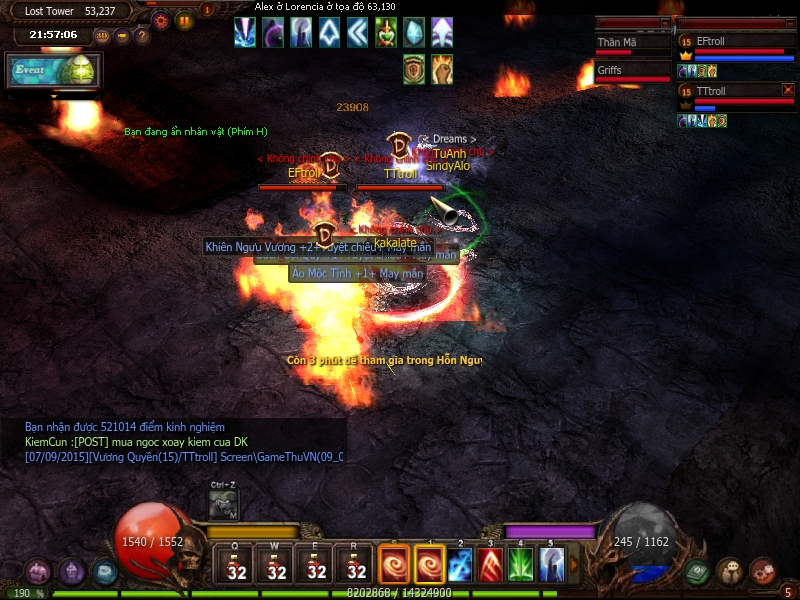Select the Q potion slot

coord(237,564)
